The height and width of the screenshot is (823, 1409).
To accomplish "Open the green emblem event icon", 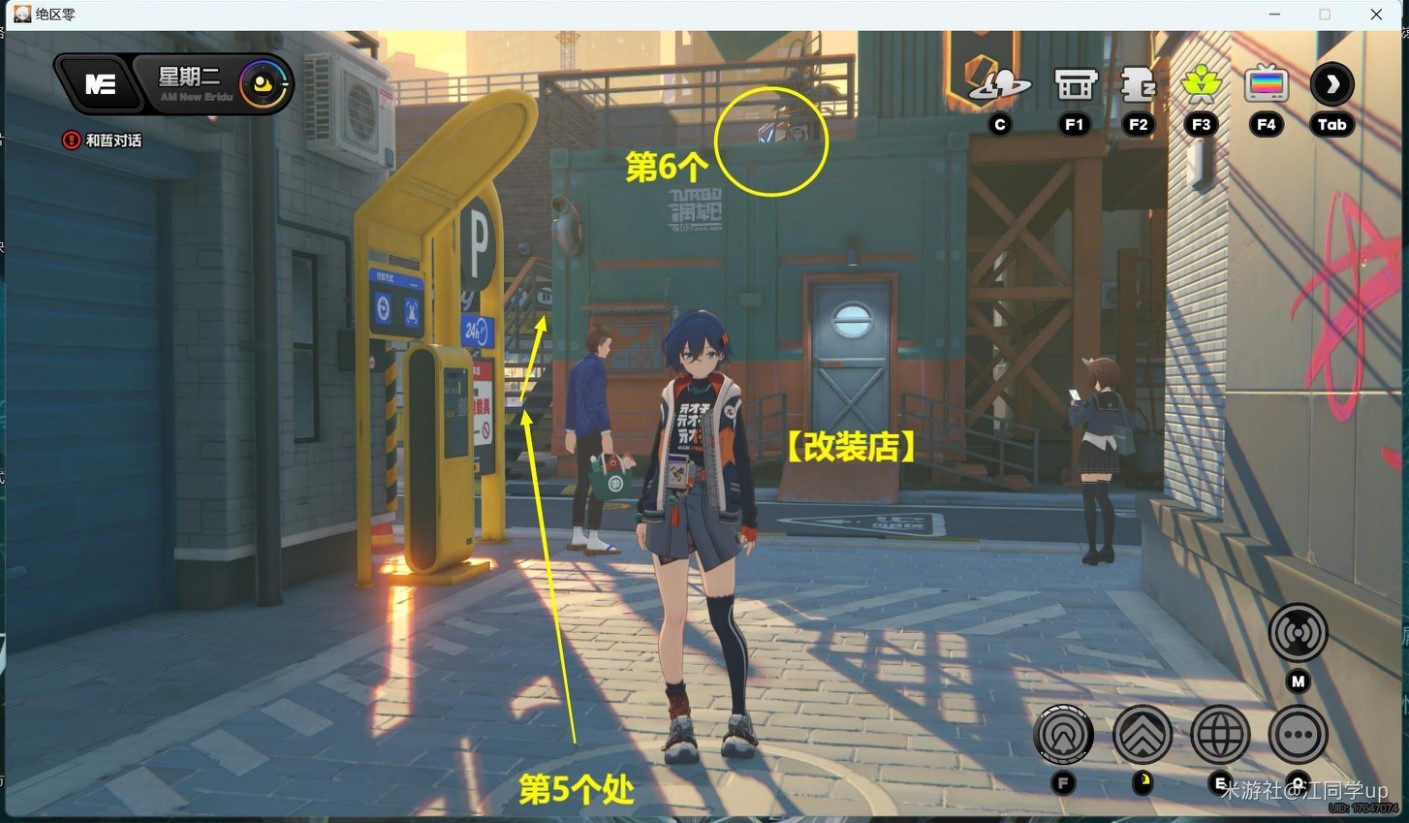I will coord(1201,85).
